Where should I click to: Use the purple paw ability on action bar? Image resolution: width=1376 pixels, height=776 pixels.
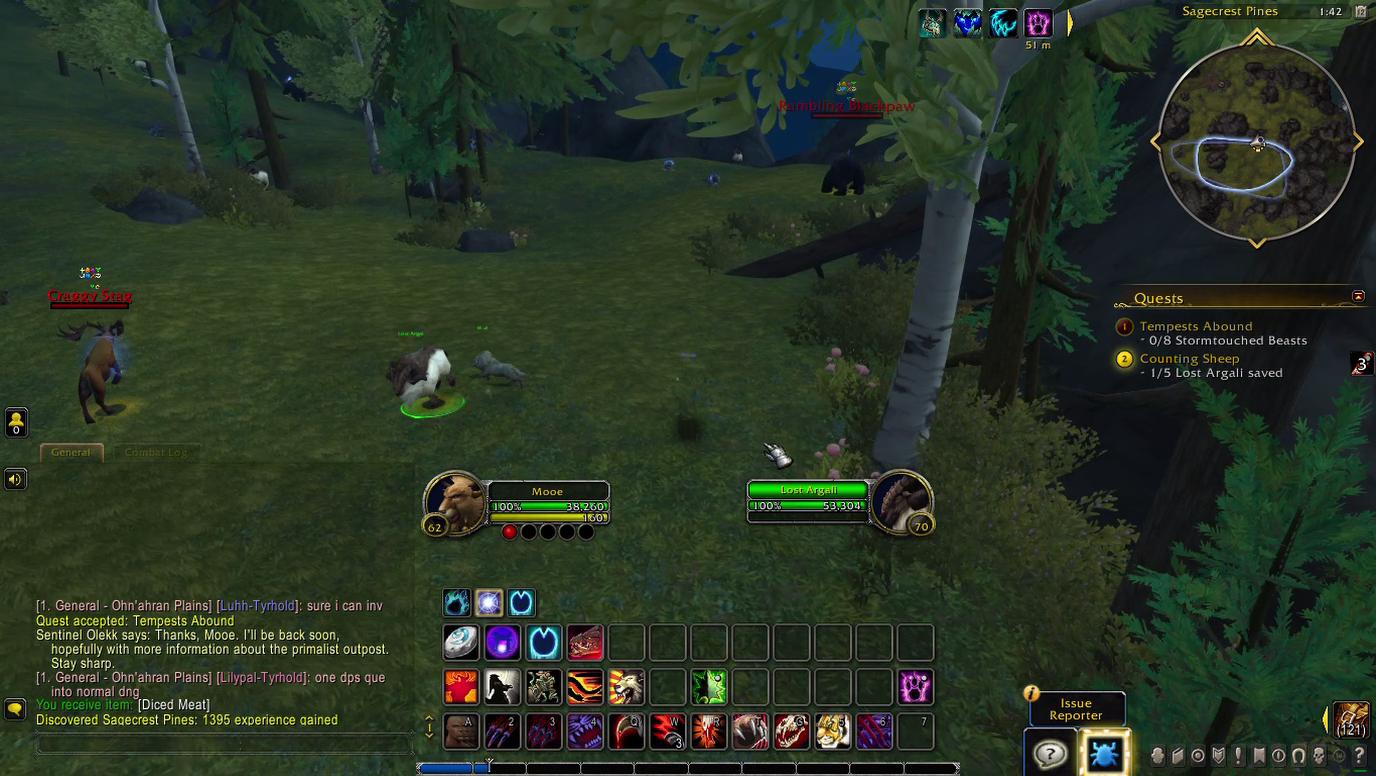coord(914,687)
